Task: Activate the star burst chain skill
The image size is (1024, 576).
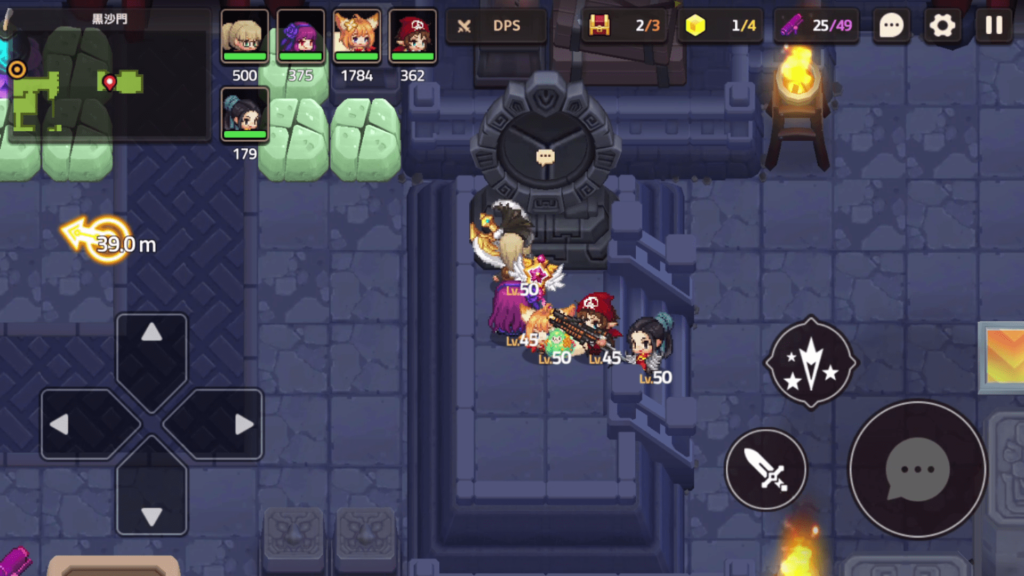Action: (810, 362)
